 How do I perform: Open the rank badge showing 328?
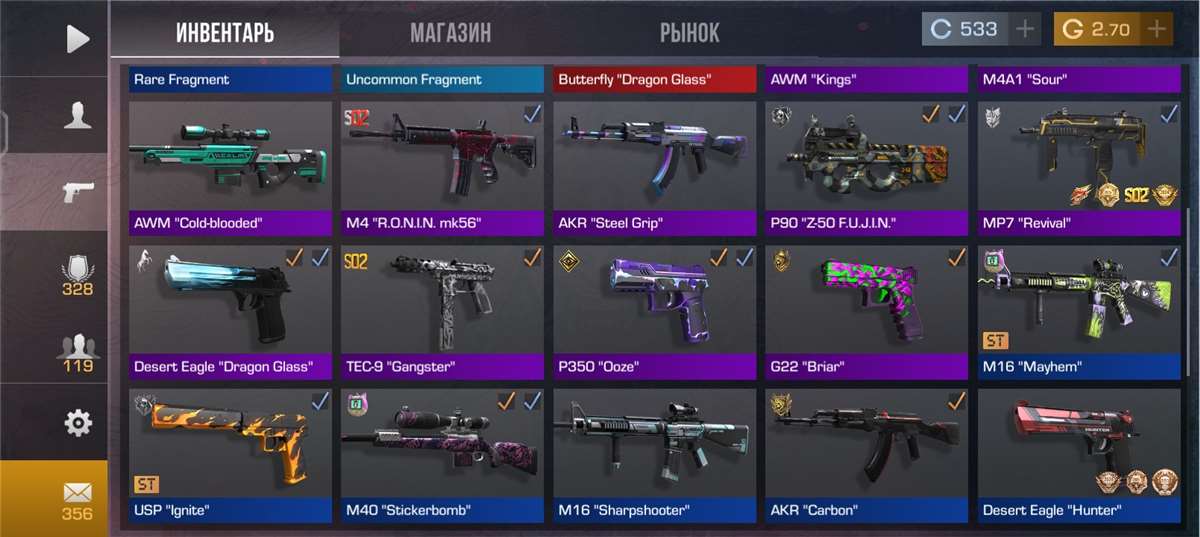tap(77, 275)
